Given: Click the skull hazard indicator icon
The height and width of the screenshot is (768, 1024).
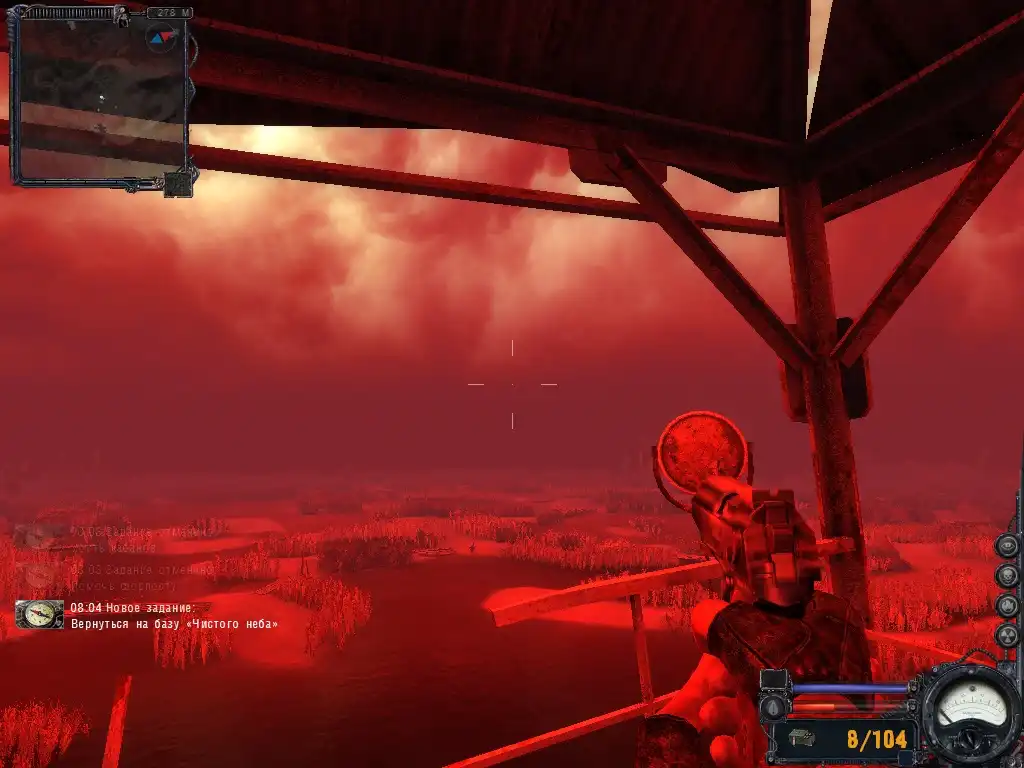Looking at the screenshot, I should click(x=1008, y=576).
